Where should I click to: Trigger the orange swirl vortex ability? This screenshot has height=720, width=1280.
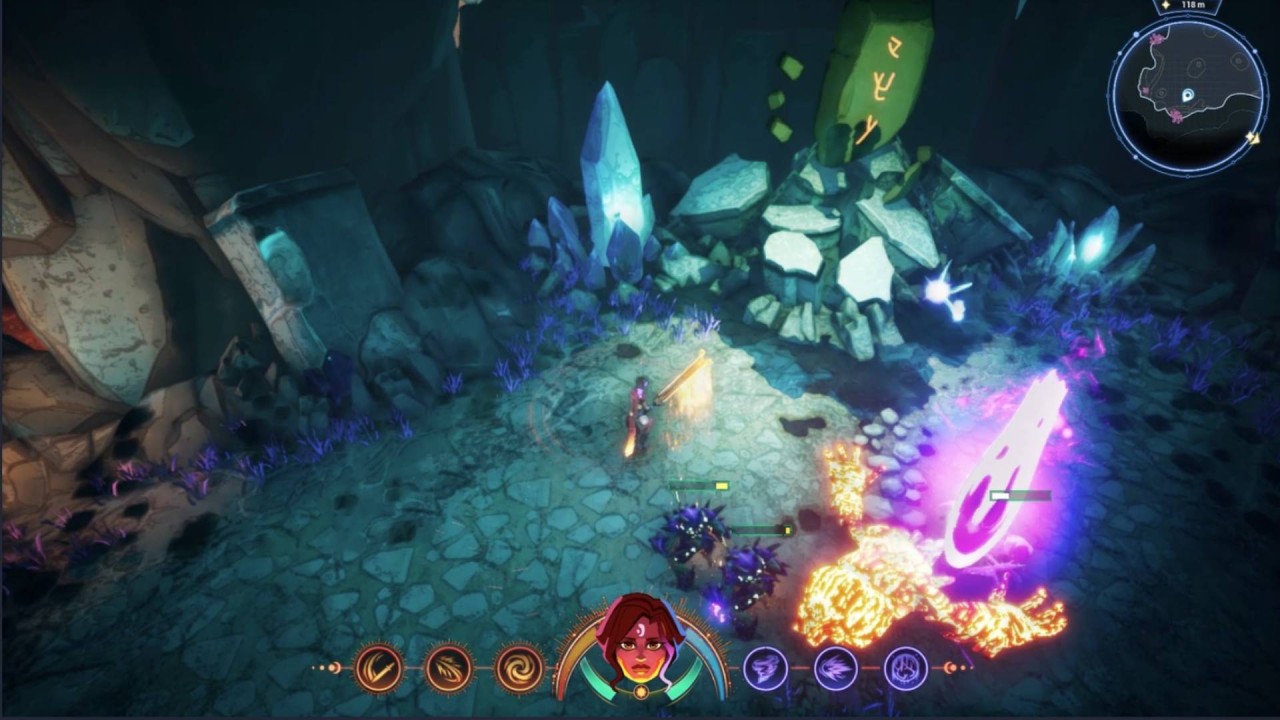(x=520, y=667)
